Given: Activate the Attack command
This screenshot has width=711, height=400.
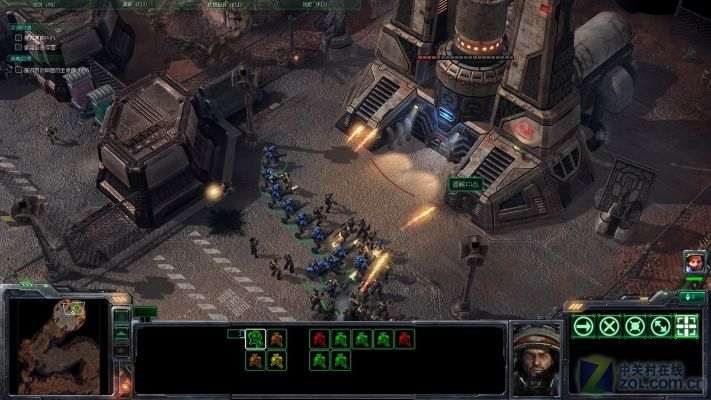Looking at the screenshot, I should [x=686, y=326].
